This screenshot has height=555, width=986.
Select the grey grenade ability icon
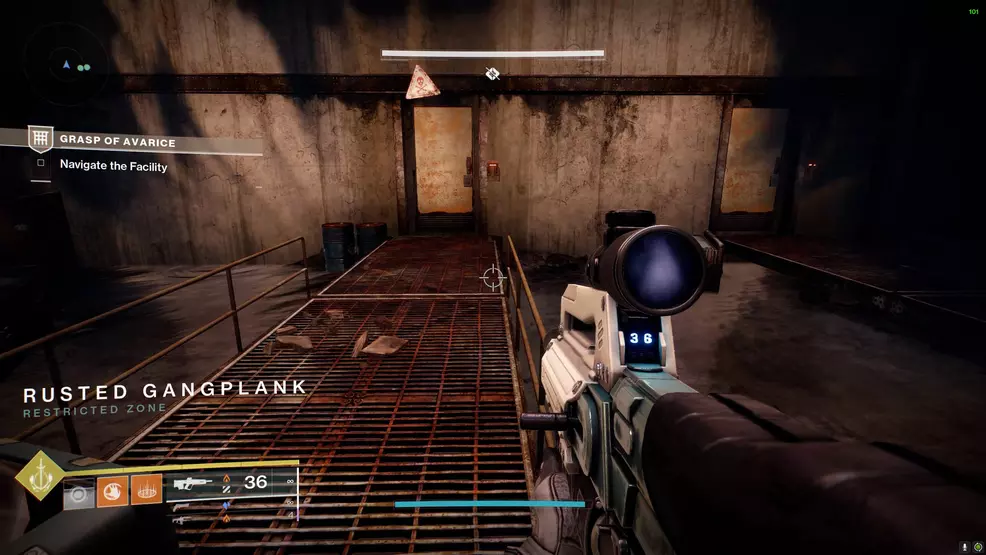tap(79, 492)
